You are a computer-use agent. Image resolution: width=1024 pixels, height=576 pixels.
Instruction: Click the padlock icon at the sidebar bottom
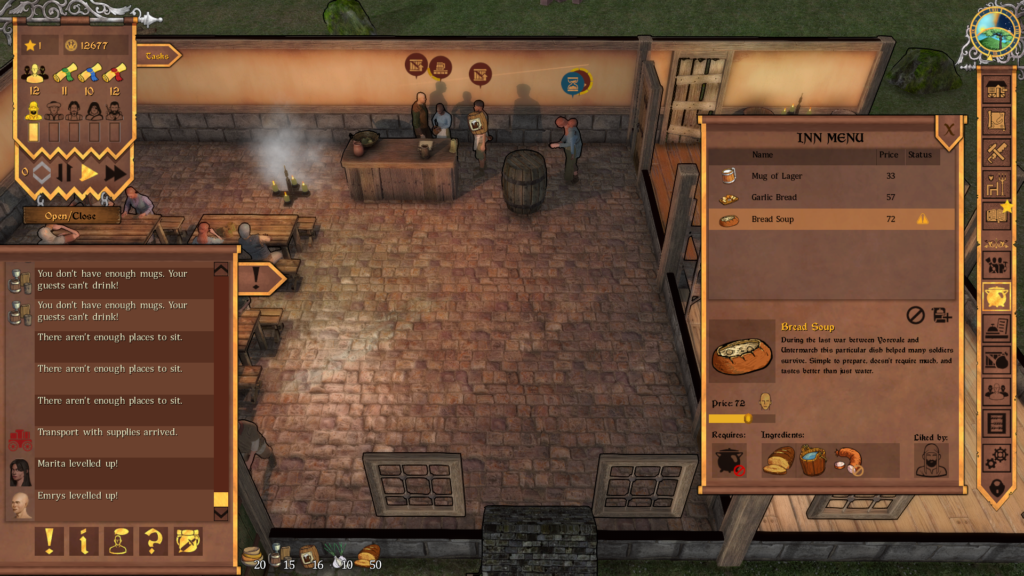tap(996, 489)
